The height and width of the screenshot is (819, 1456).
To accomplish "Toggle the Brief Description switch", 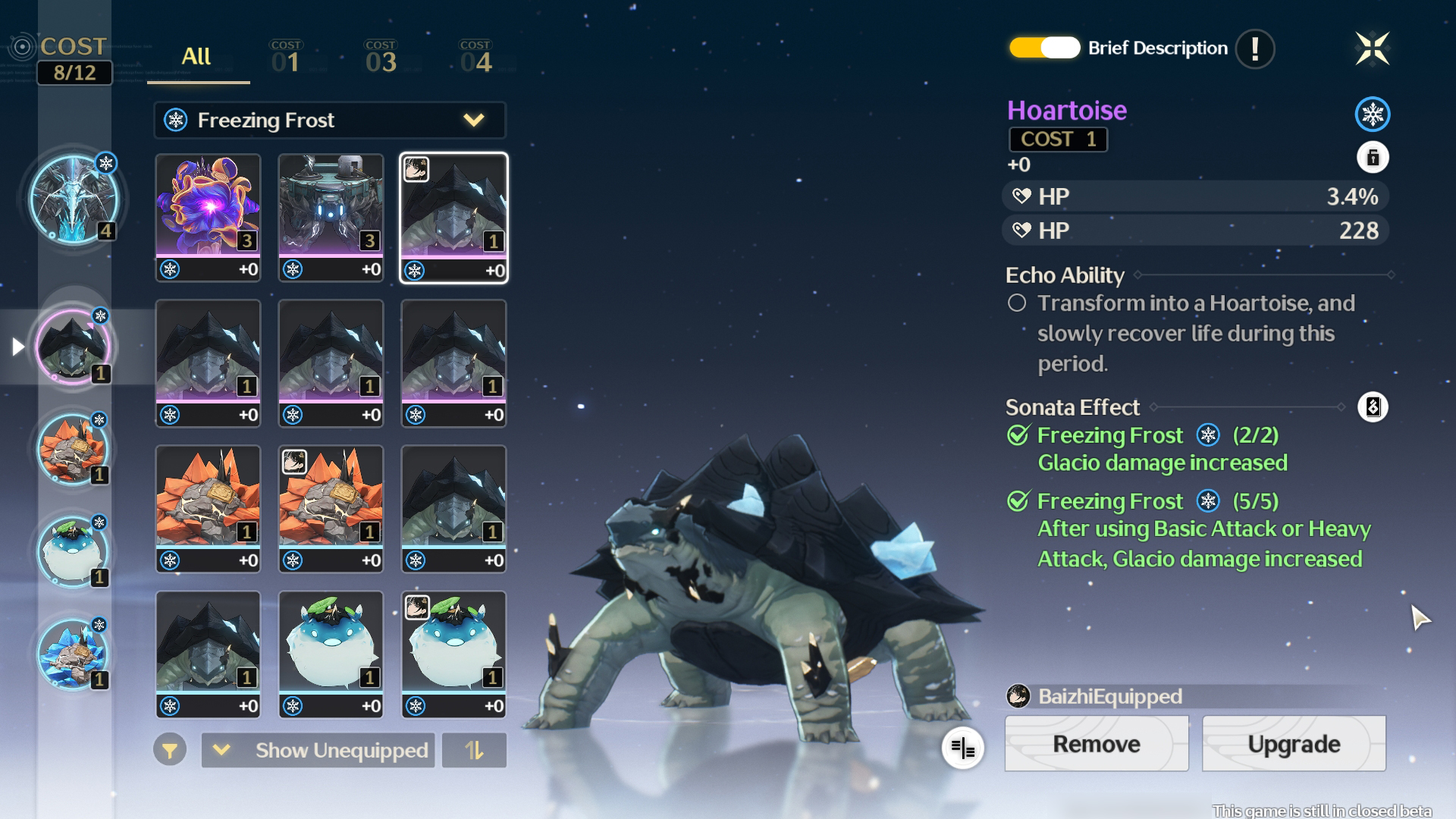I will (1042, 48).
